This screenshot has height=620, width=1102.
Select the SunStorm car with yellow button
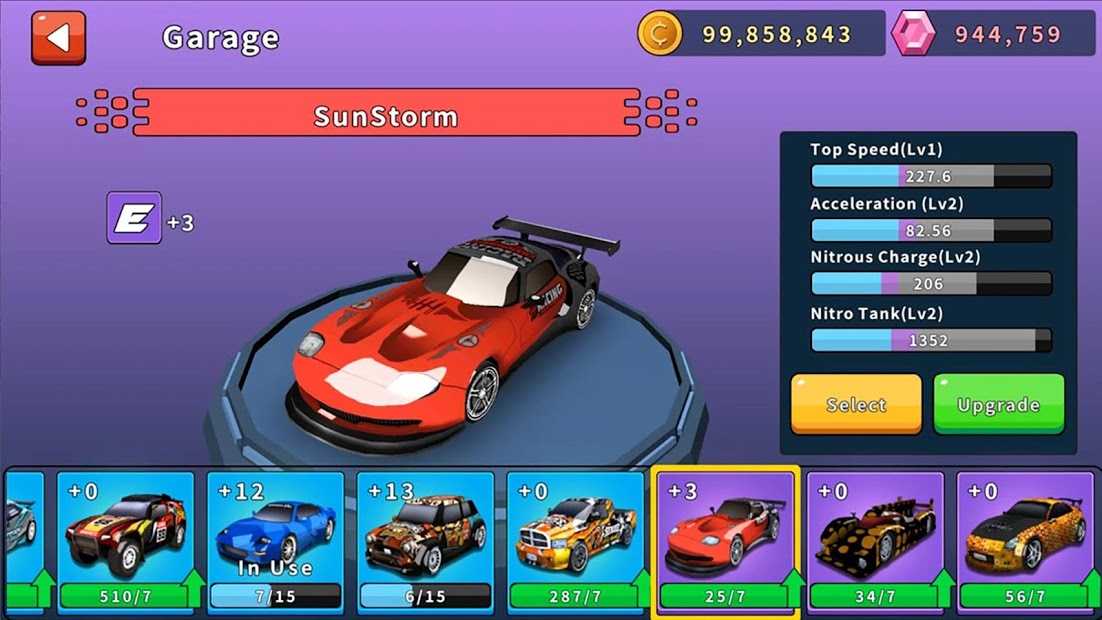click(x=856, y=404)
